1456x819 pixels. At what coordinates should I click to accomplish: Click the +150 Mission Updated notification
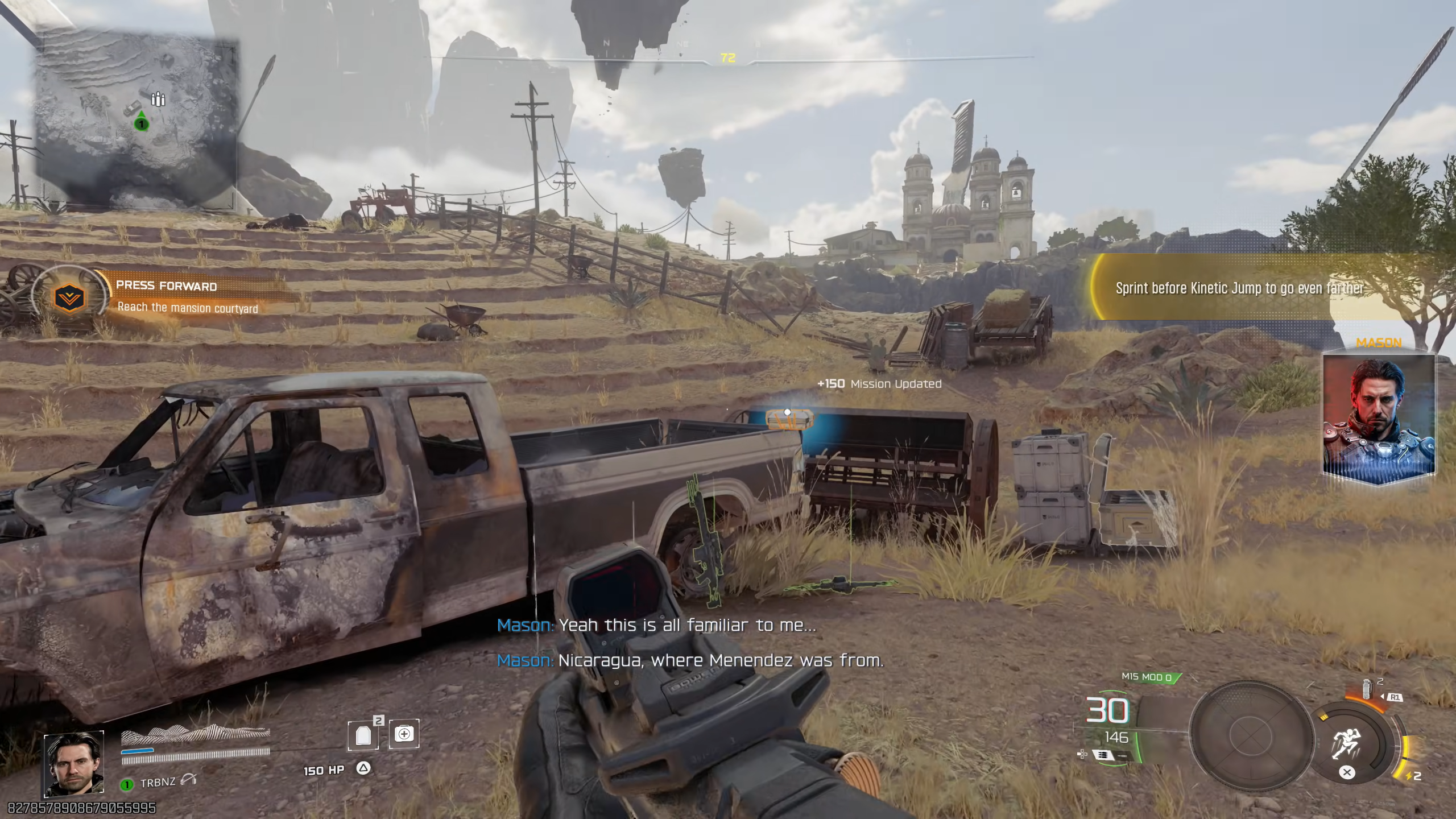(879, 383)
